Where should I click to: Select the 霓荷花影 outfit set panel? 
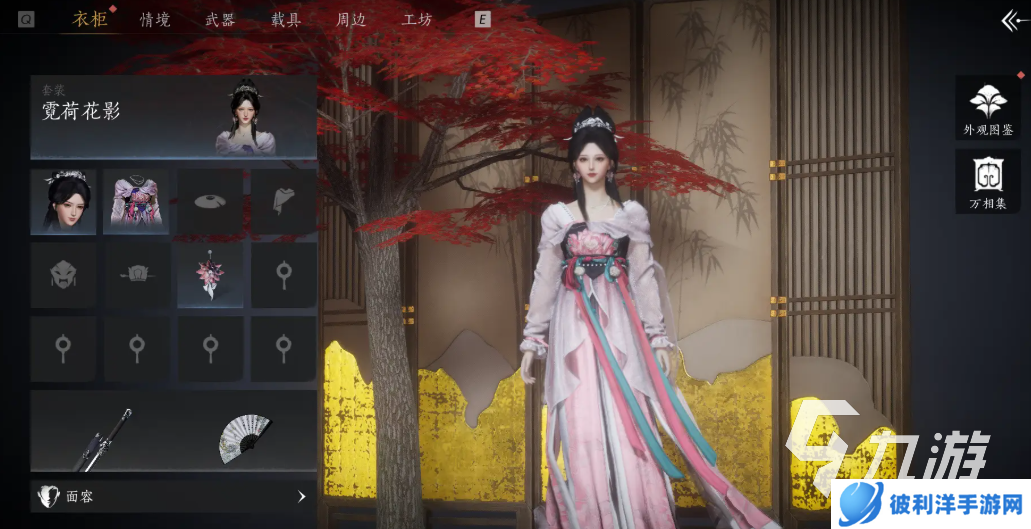[173, 117]
